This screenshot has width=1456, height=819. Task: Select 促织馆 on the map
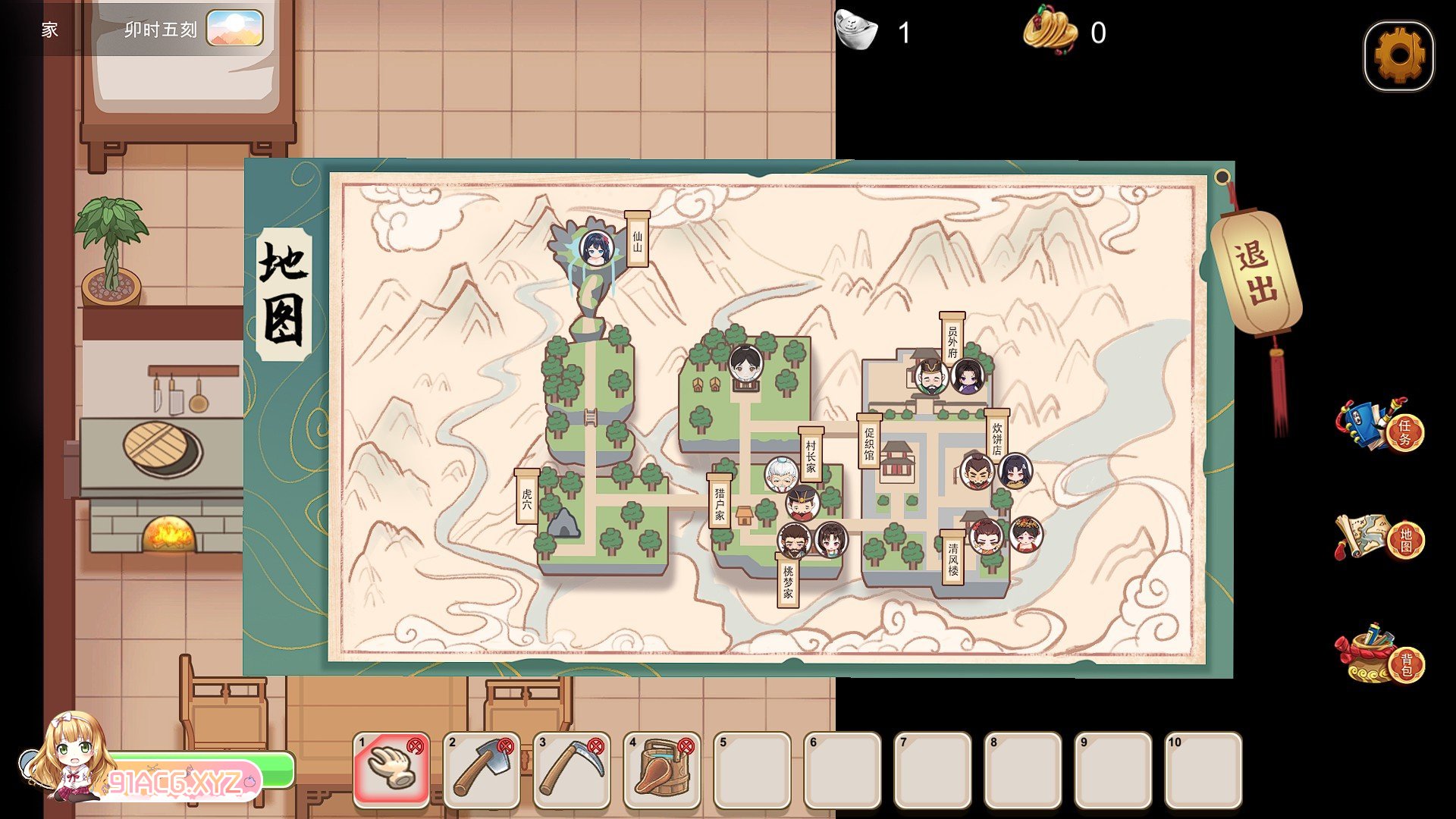[x=869, y=441]
